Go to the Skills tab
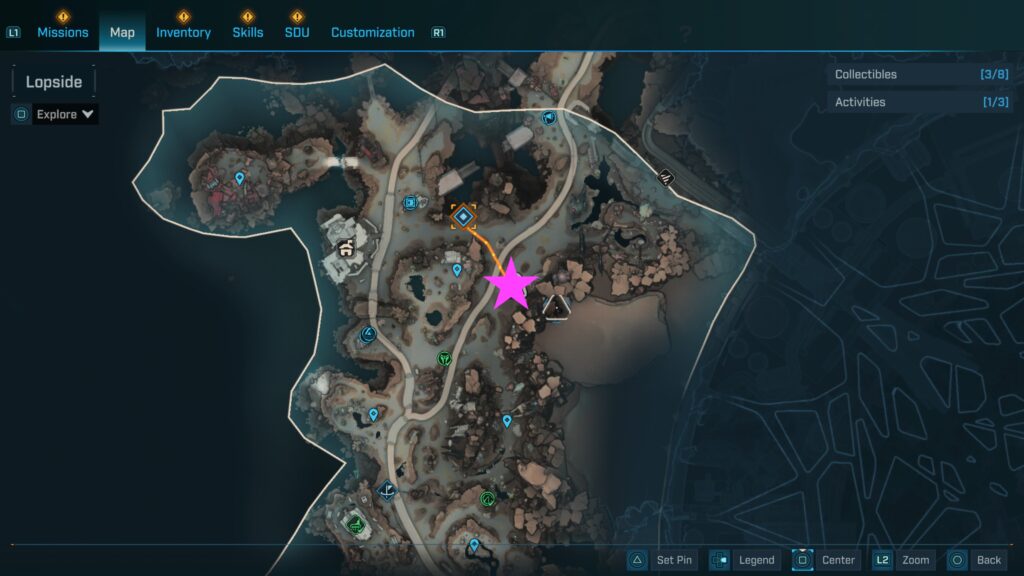This screenshot has width=1024, height=576. click(x=248, y=32)
